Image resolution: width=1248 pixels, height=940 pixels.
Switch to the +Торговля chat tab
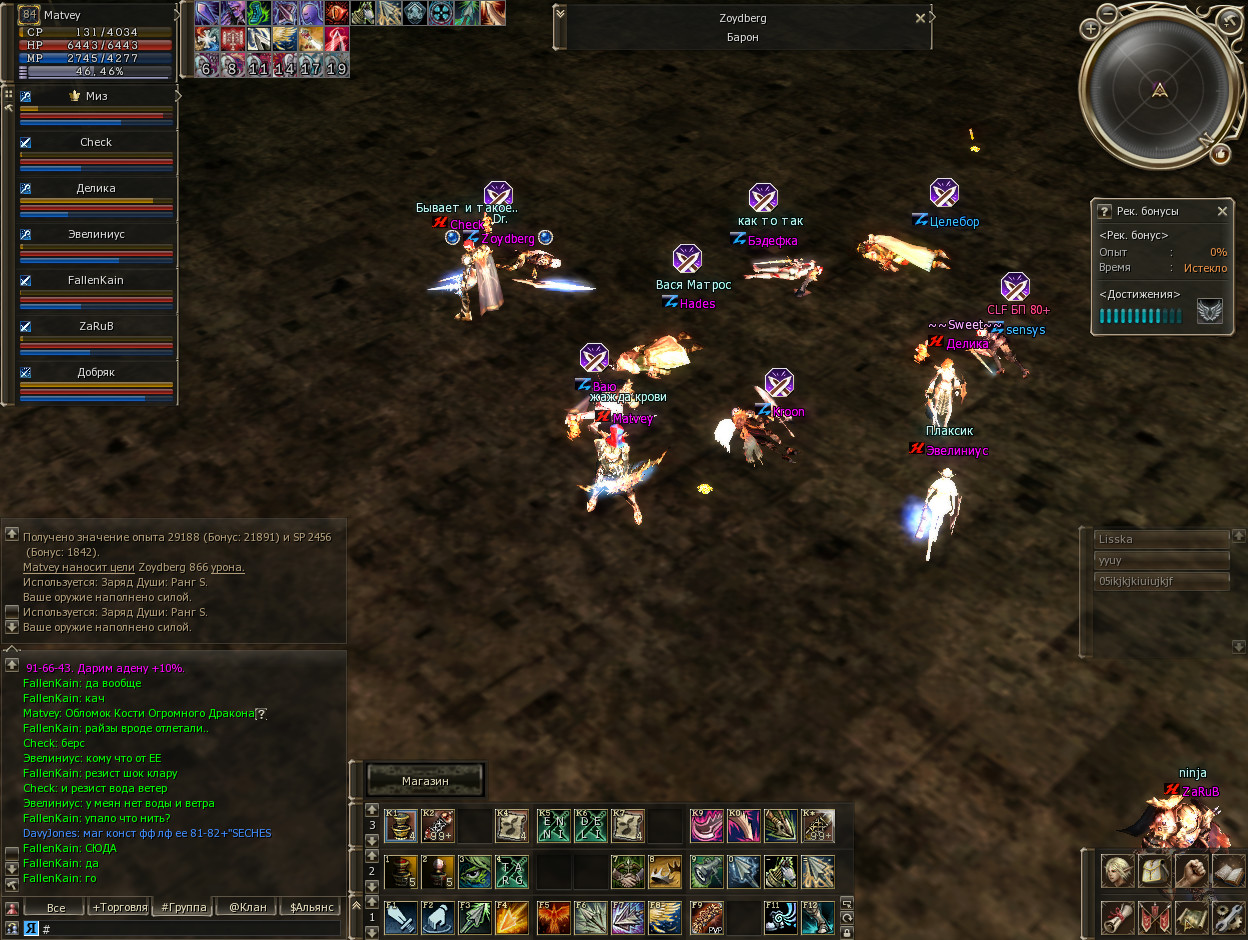pyautogui.click(x=119, y=908)
